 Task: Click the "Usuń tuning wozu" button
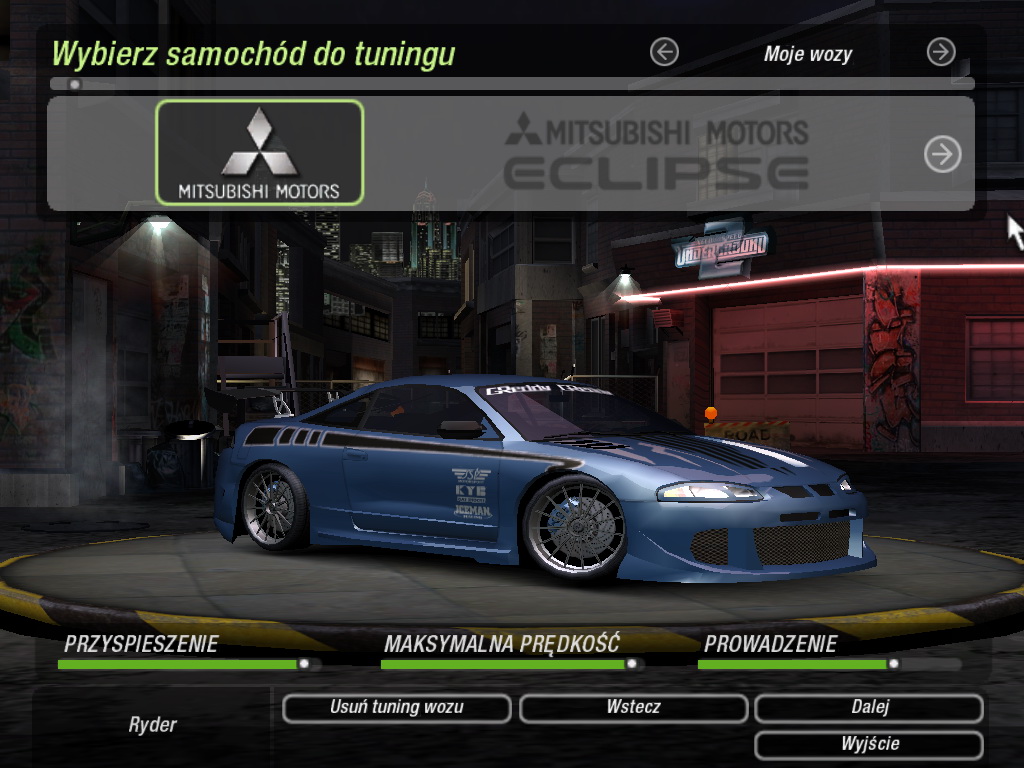pos(396,708)
